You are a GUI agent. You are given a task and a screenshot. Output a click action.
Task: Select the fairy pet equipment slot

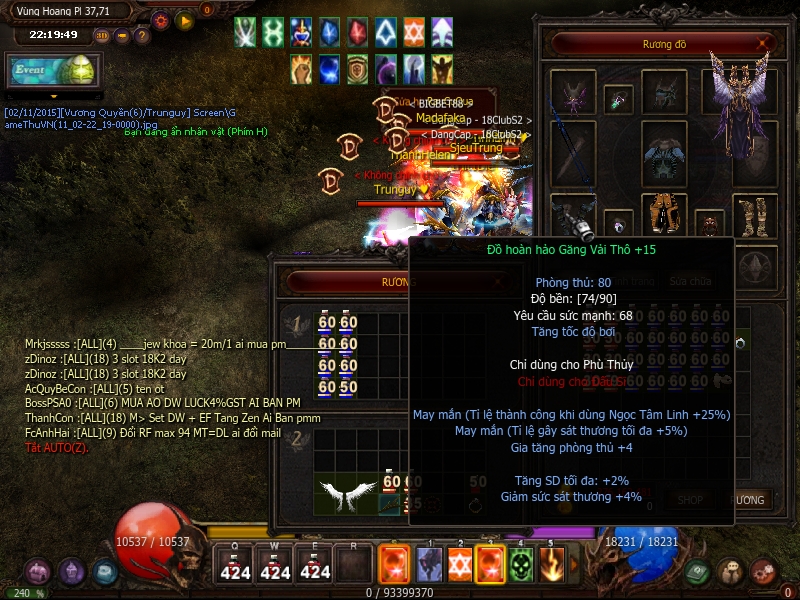574,98
